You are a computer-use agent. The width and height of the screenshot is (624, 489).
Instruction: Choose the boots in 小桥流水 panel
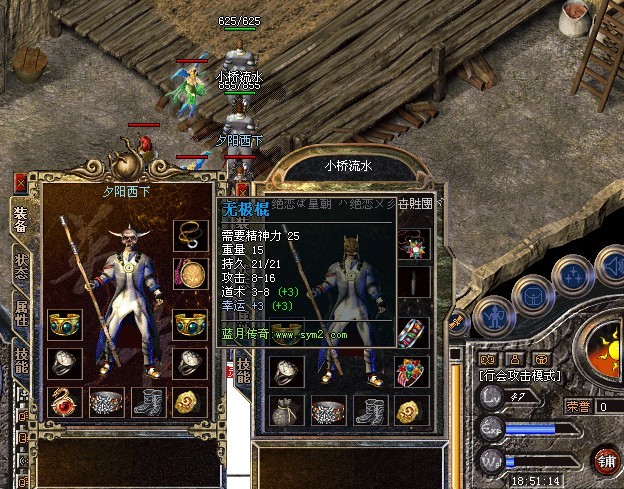tap(368, 410)
